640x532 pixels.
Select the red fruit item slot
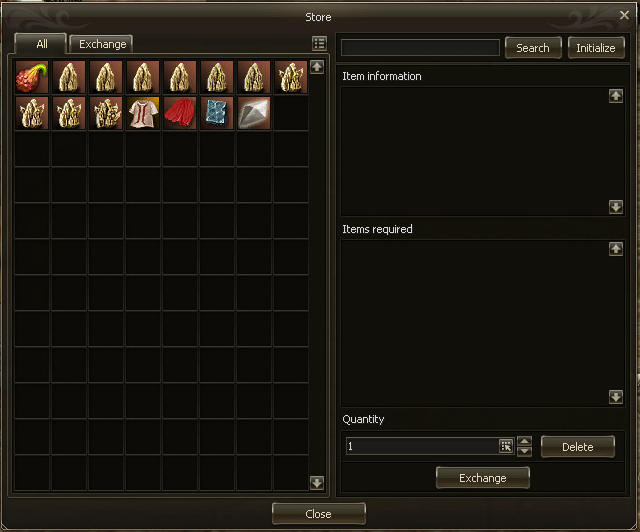33,77
